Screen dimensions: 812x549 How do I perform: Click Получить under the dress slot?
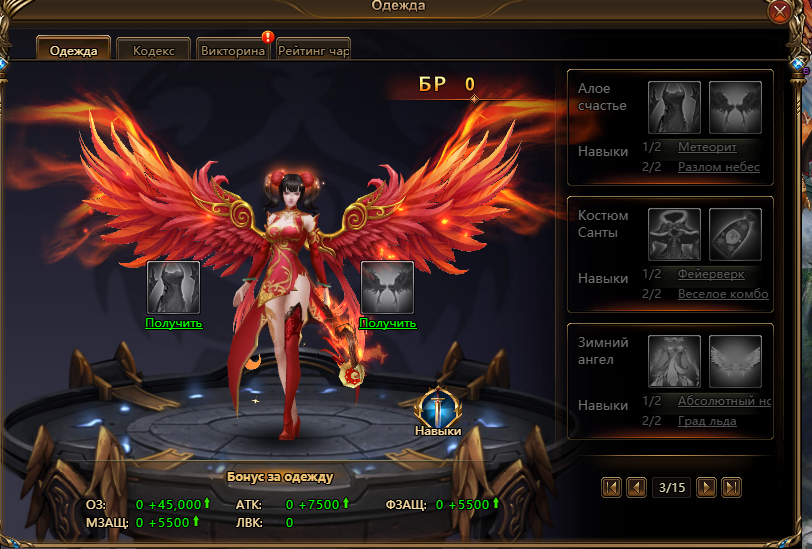(x=174, y=323)
